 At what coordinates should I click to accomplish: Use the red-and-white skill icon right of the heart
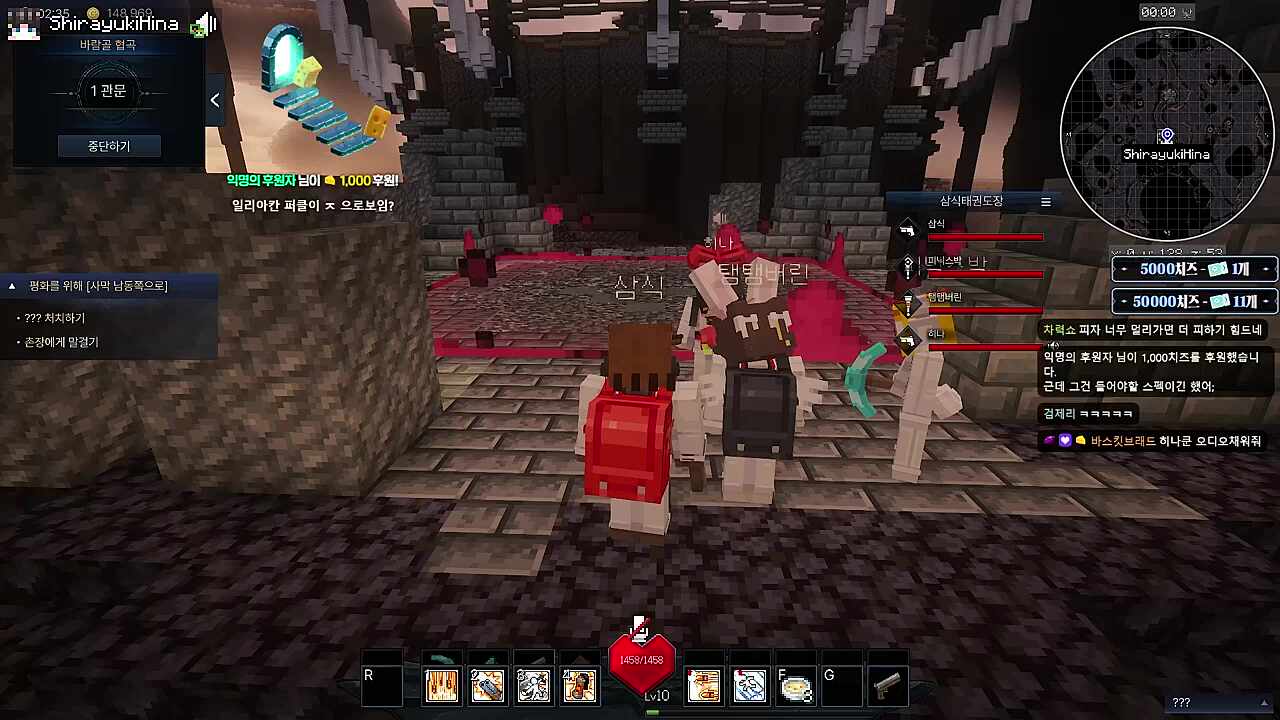pyautogui.click(x=704, y=686)
